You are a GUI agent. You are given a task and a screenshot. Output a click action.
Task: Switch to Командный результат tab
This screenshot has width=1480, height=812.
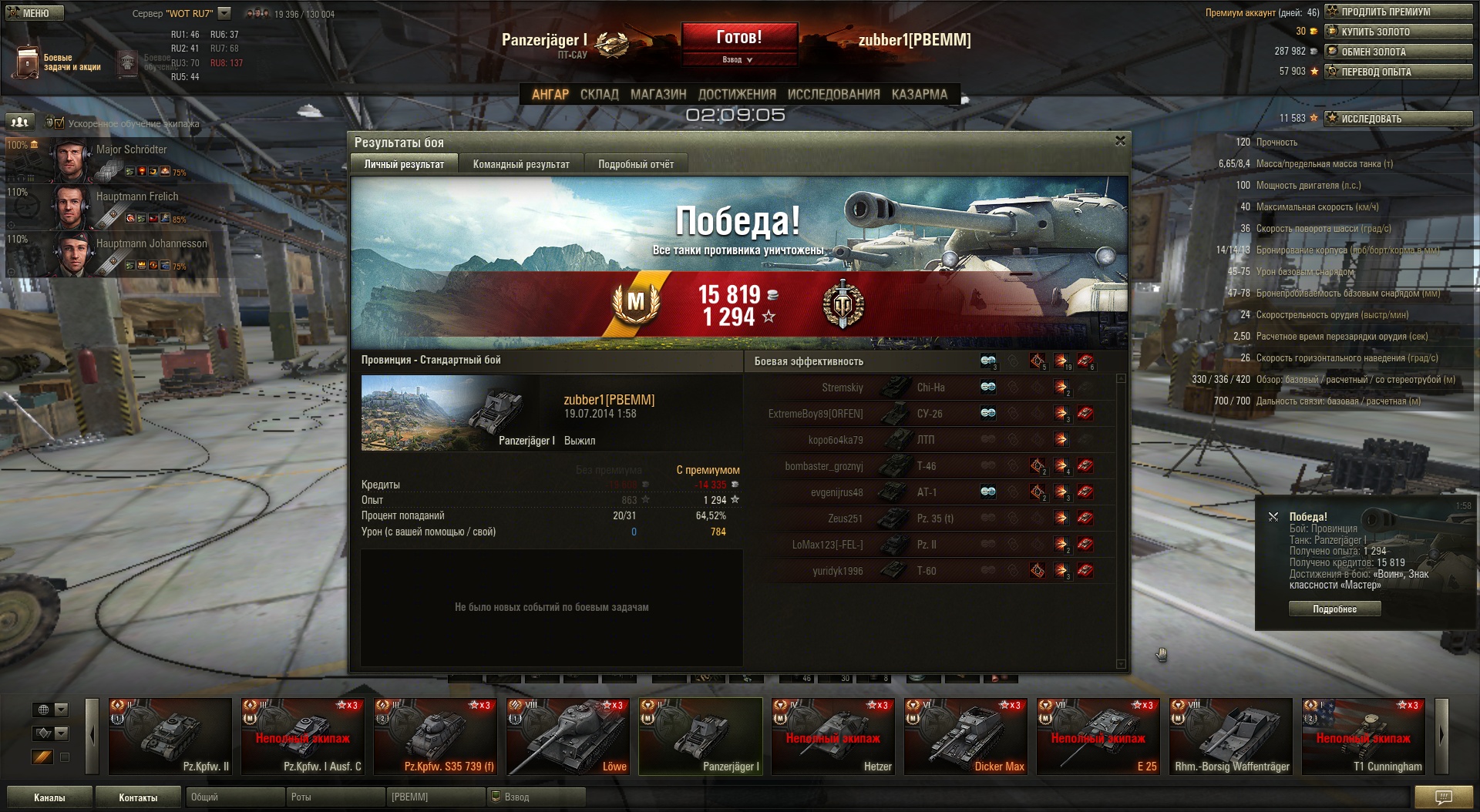pyautogui.click(x=521, y=164)
